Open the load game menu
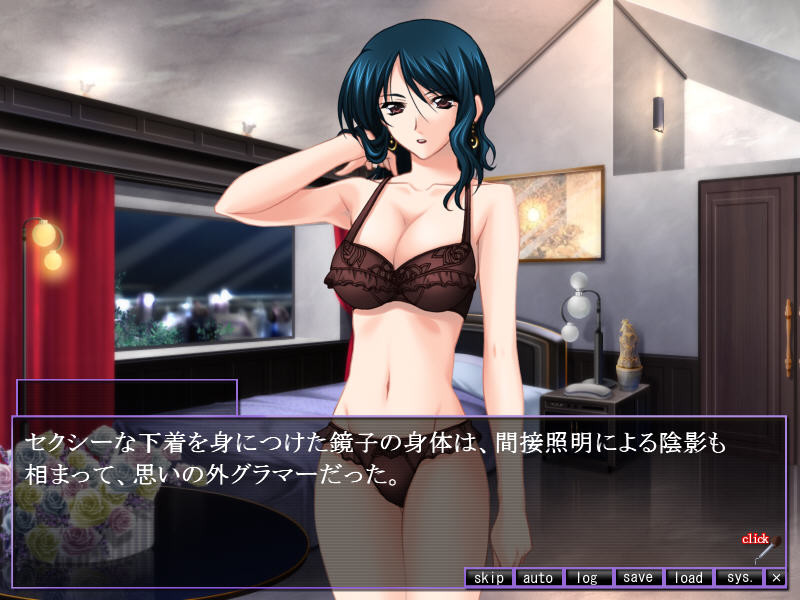Screen dimensions: 800x600 688,577
